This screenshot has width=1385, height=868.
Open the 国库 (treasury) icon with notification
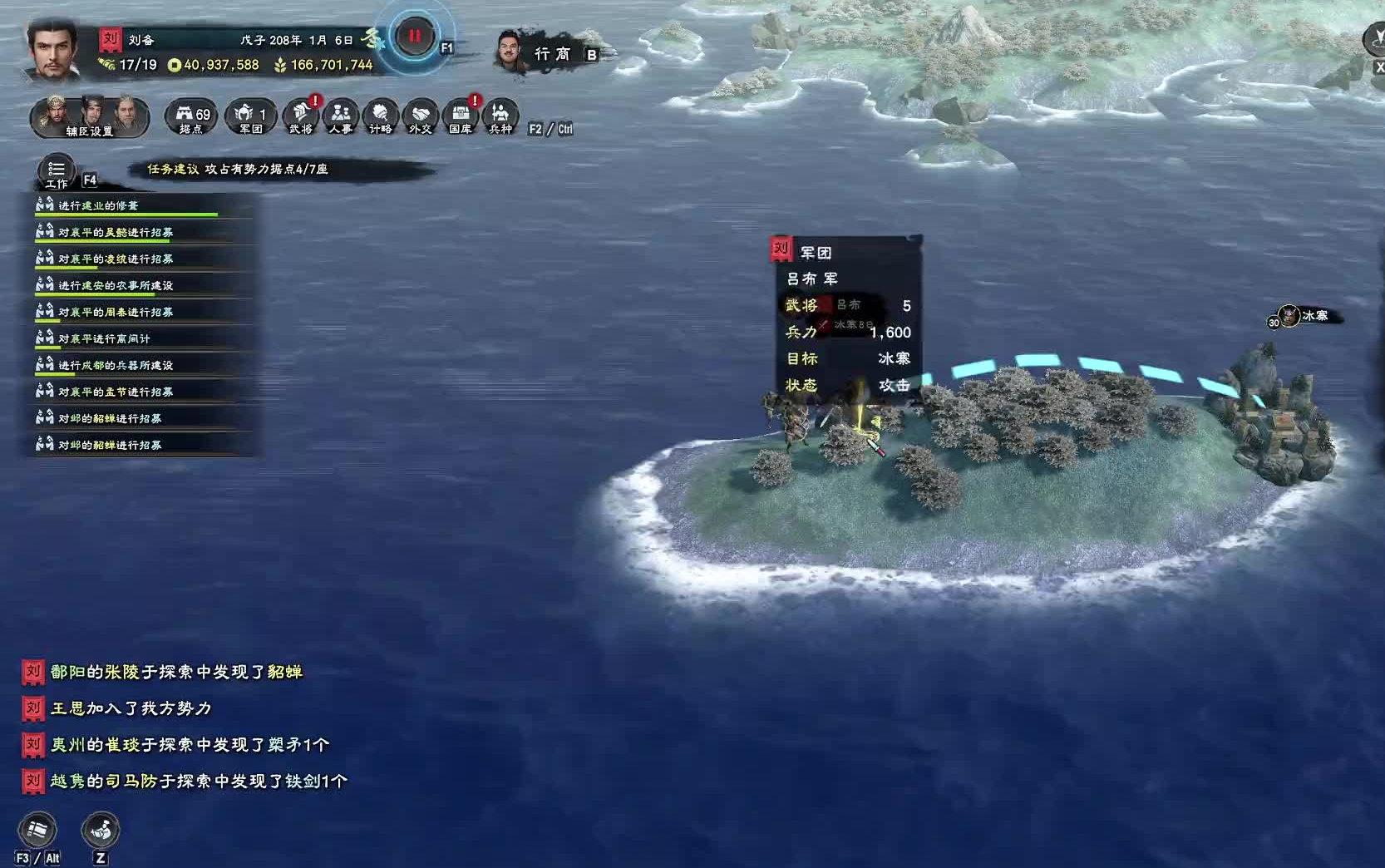(x=461, y=117)
